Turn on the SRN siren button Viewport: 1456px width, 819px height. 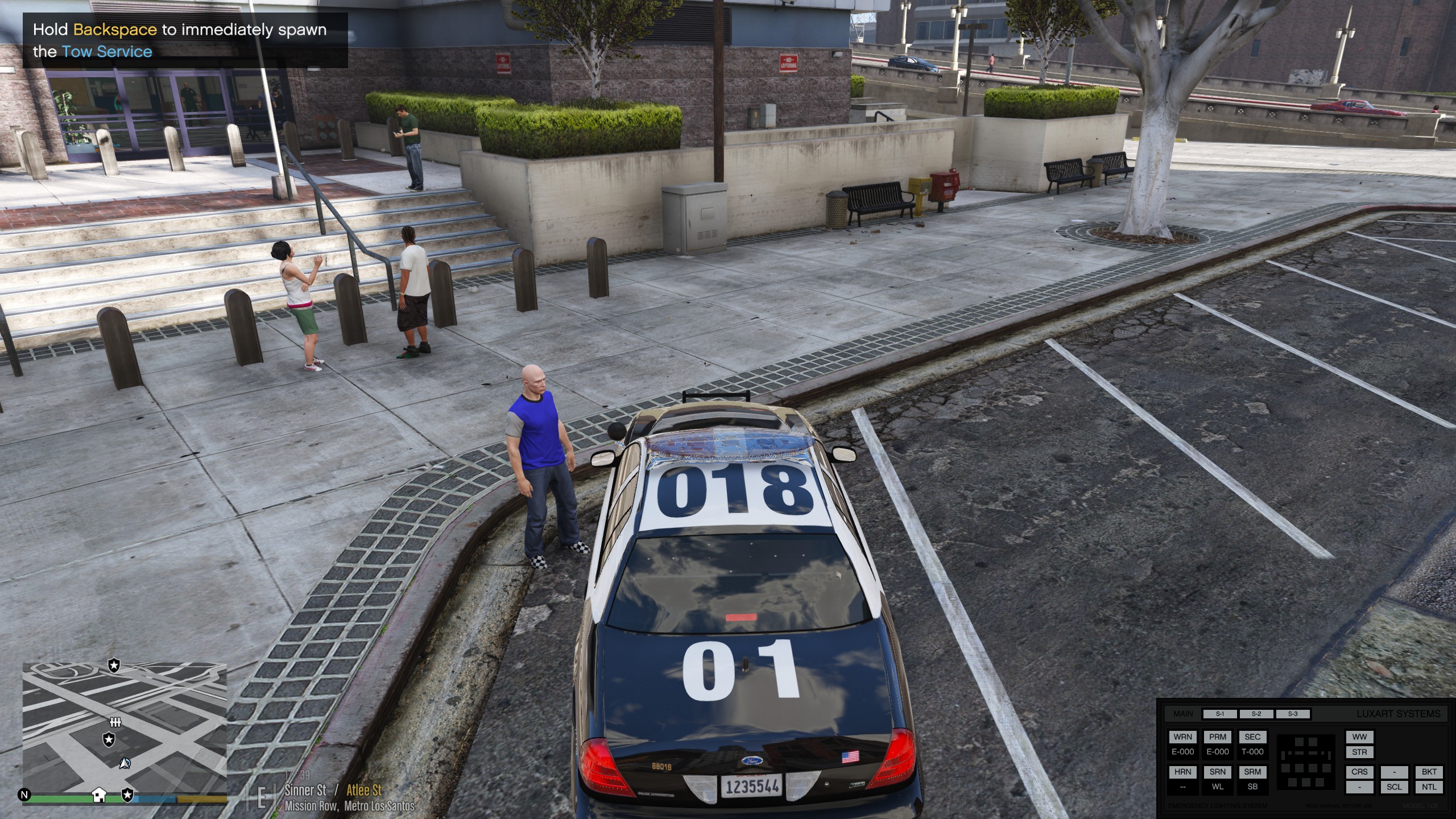pos(1218,772)
